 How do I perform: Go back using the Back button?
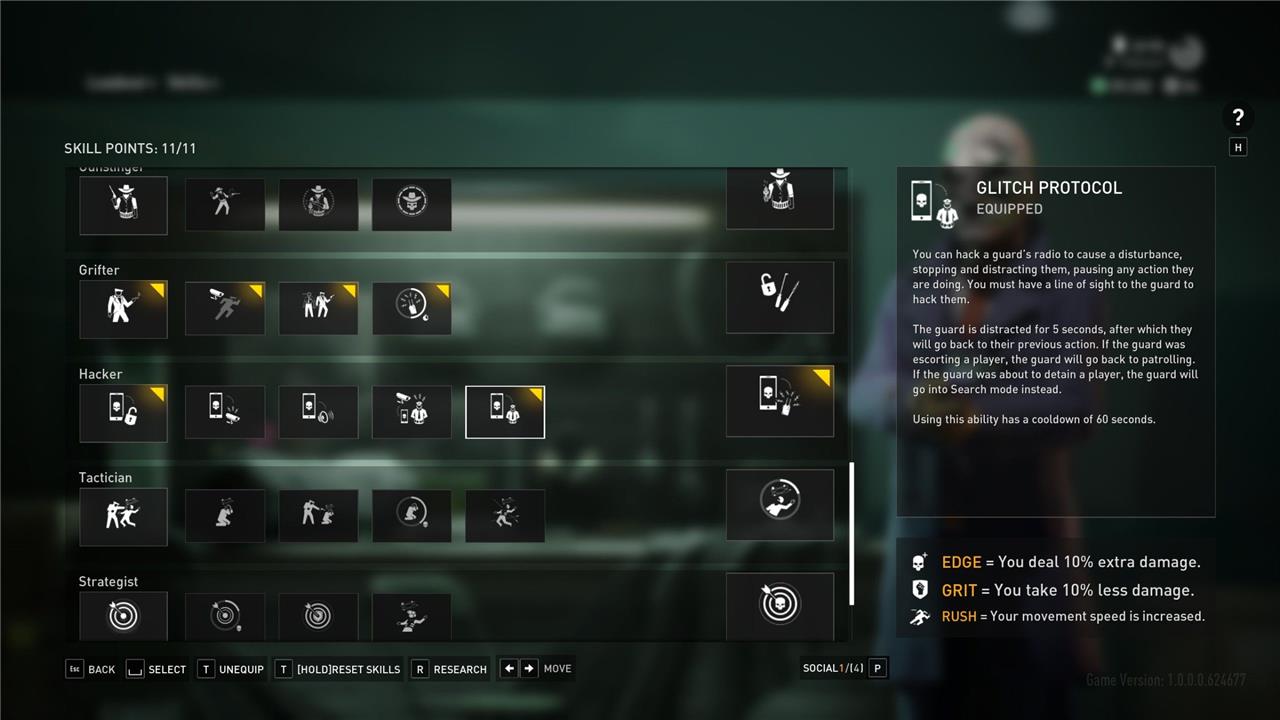pyautogui.click(x=91, y=669)
